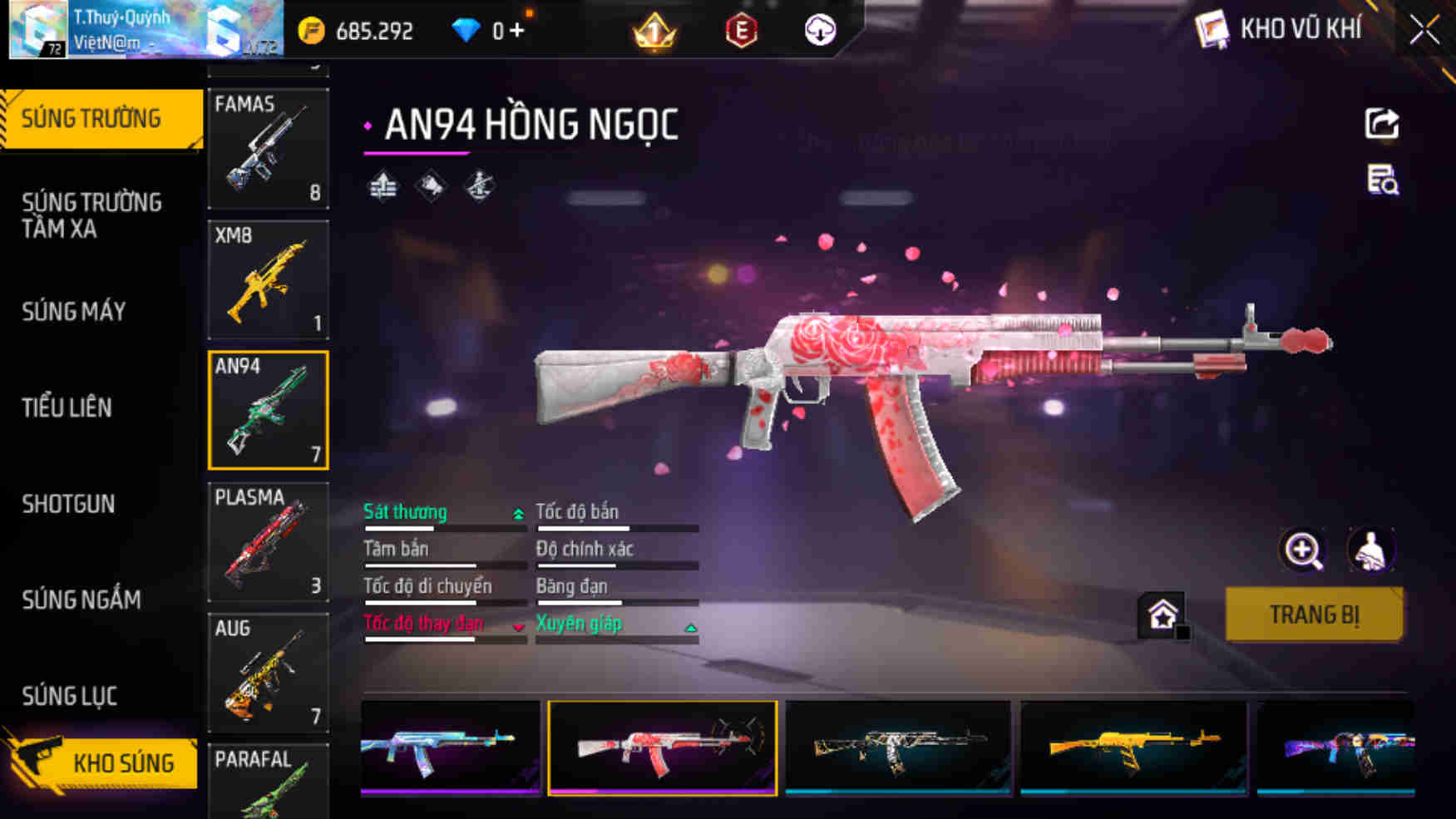Open the SÚNG NGẮM category
The image size is (1456, 819).
pos(81,599)
